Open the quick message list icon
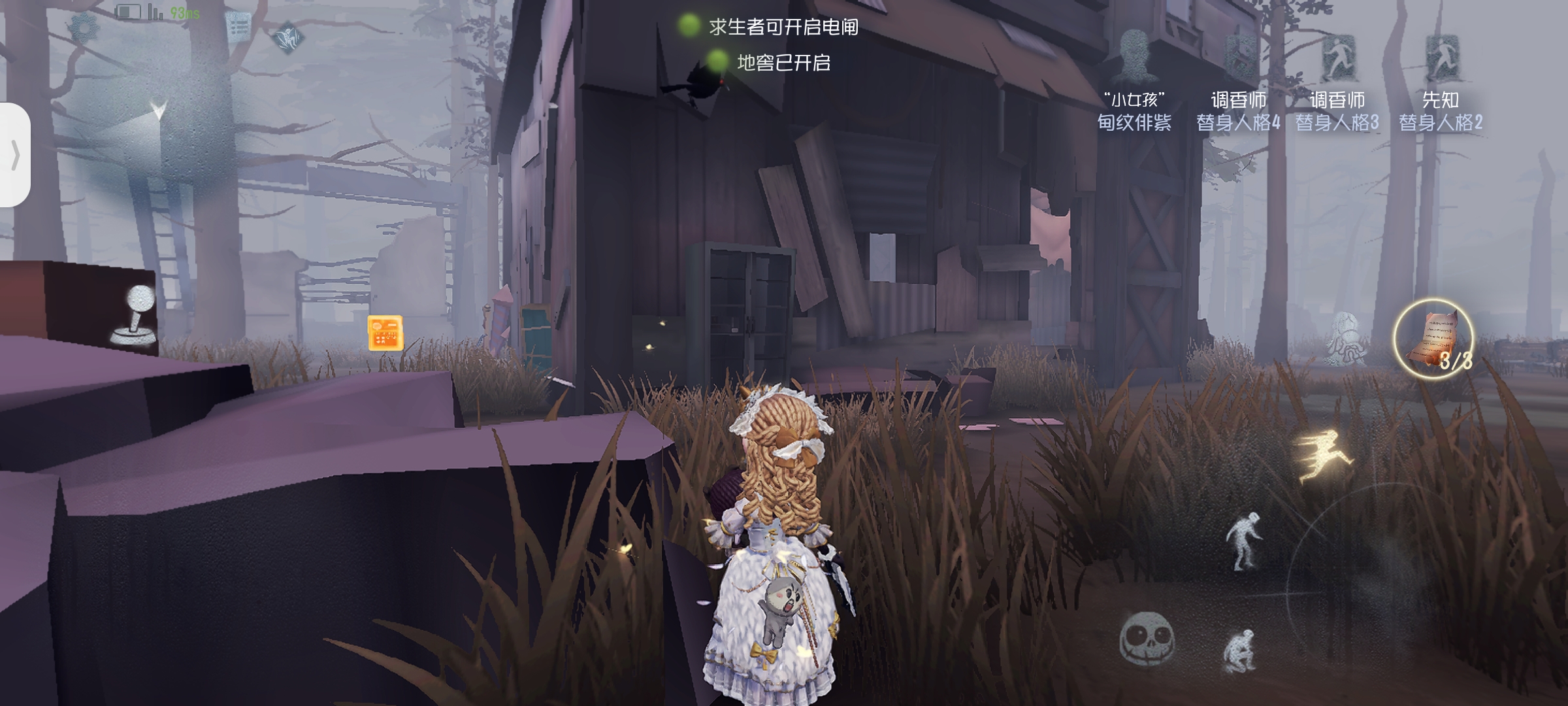The height and width of the screenshot is (706, 1568). (x=238, y=27)
